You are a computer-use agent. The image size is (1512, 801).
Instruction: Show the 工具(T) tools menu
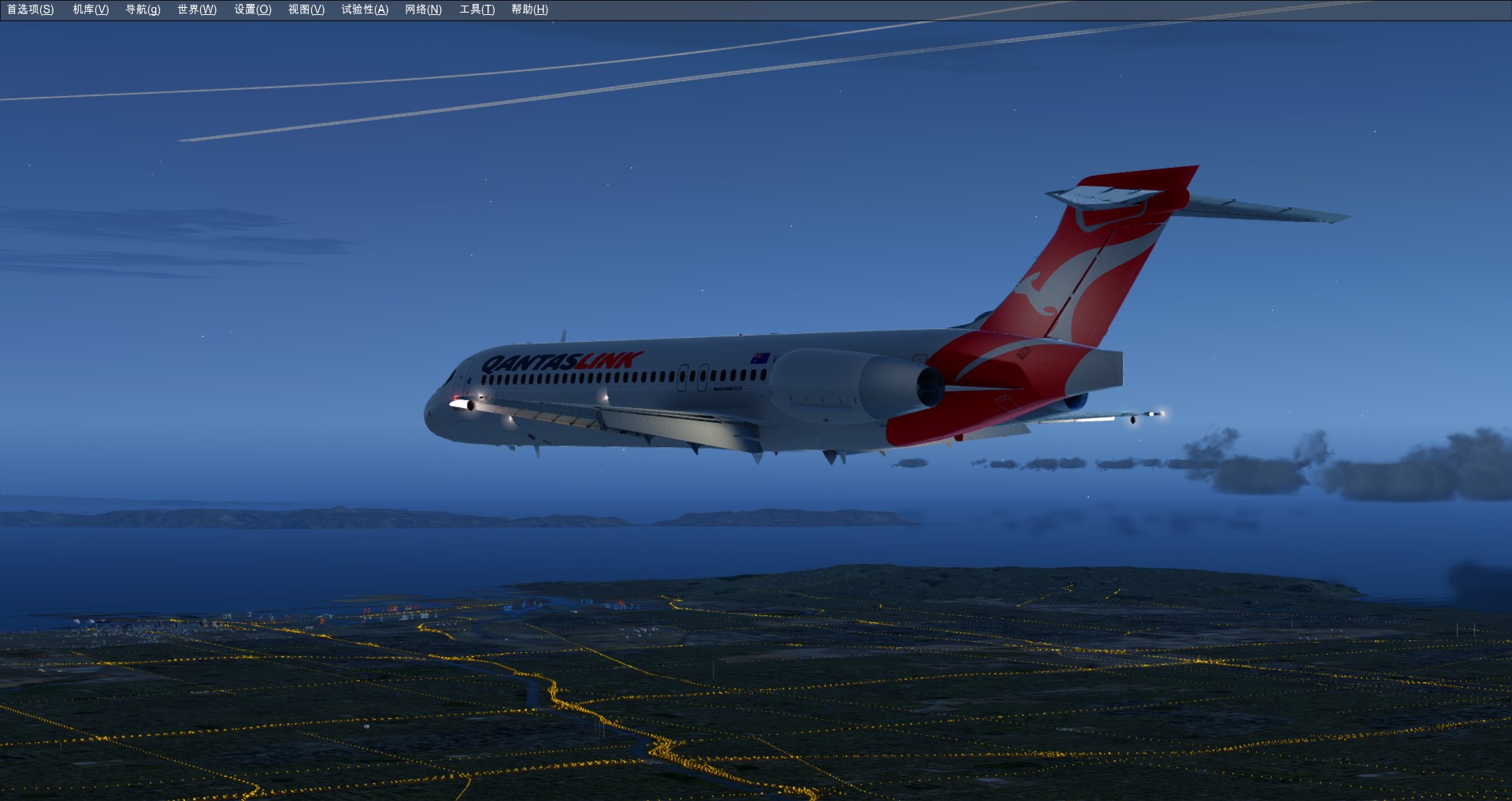tap(477, 9)
